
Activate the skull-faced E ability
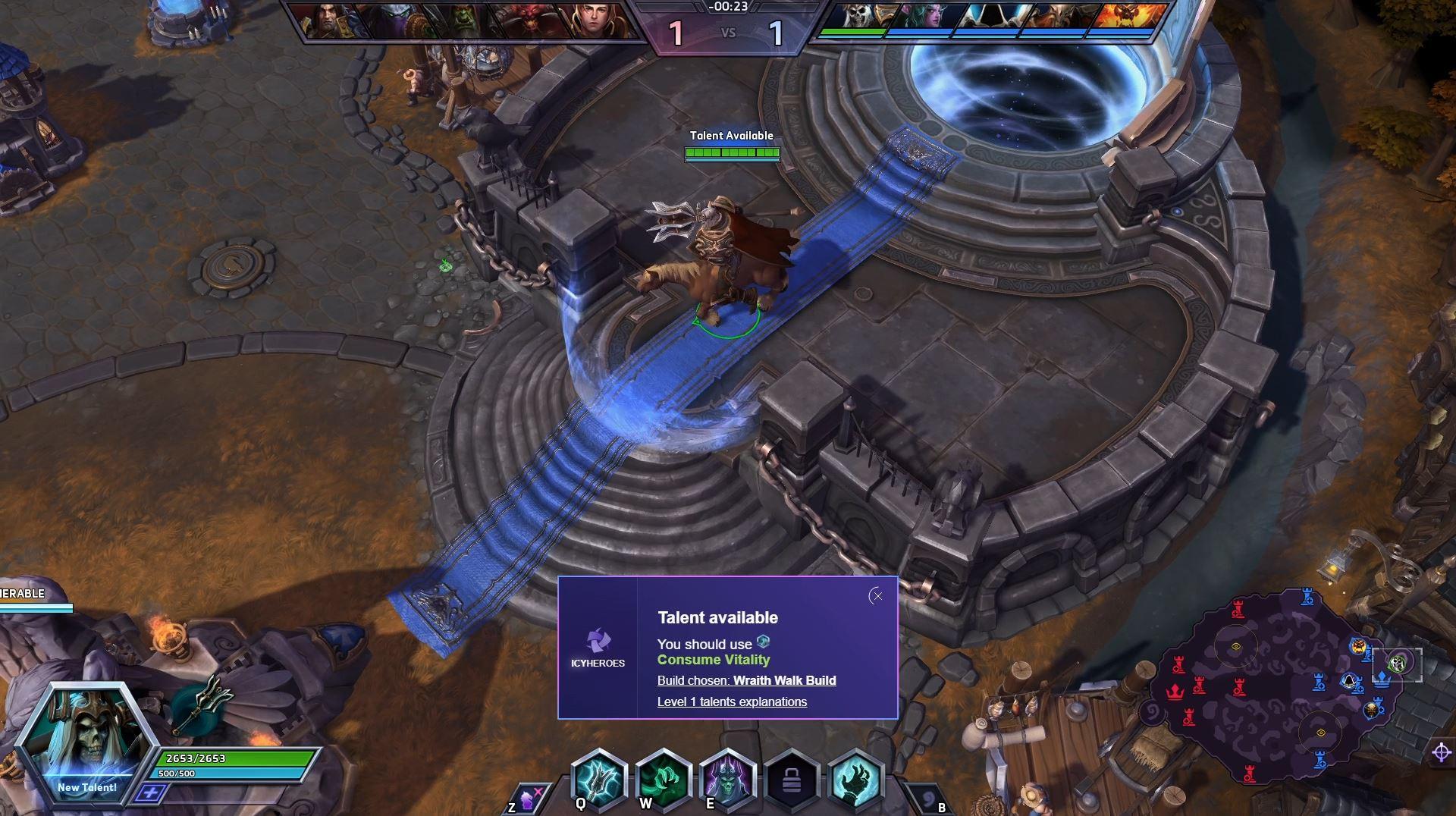click(x=727, y=780)
